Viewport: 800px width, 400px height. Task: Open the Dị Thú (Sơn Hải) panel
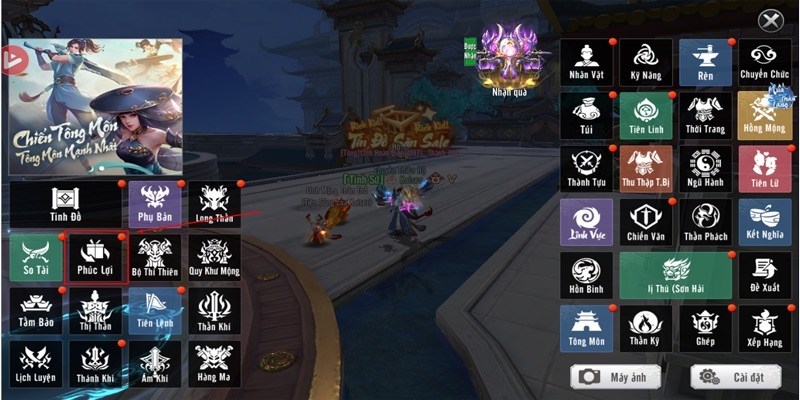pyautogui.click(x=675, y=275)
